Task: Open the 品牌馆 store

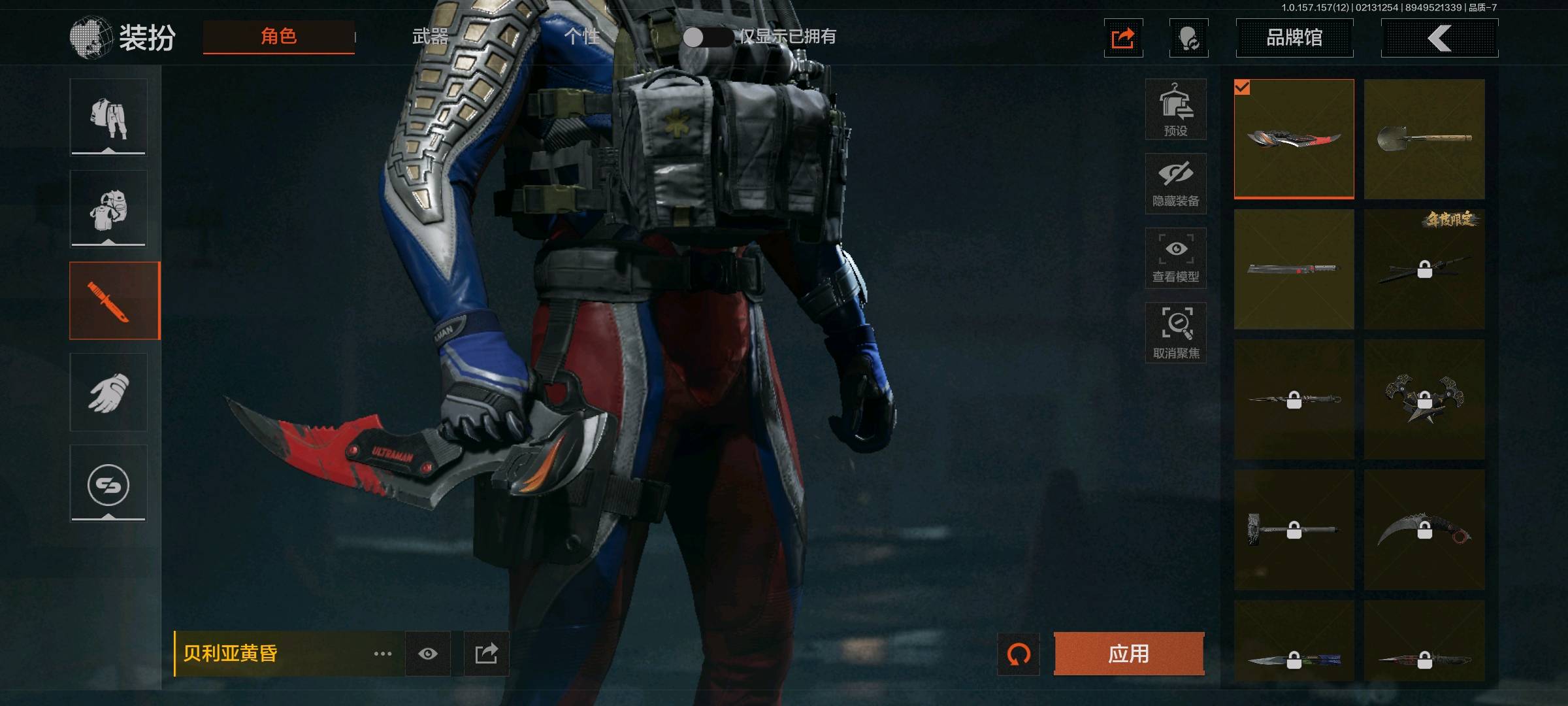Action: click(1294, 38)
